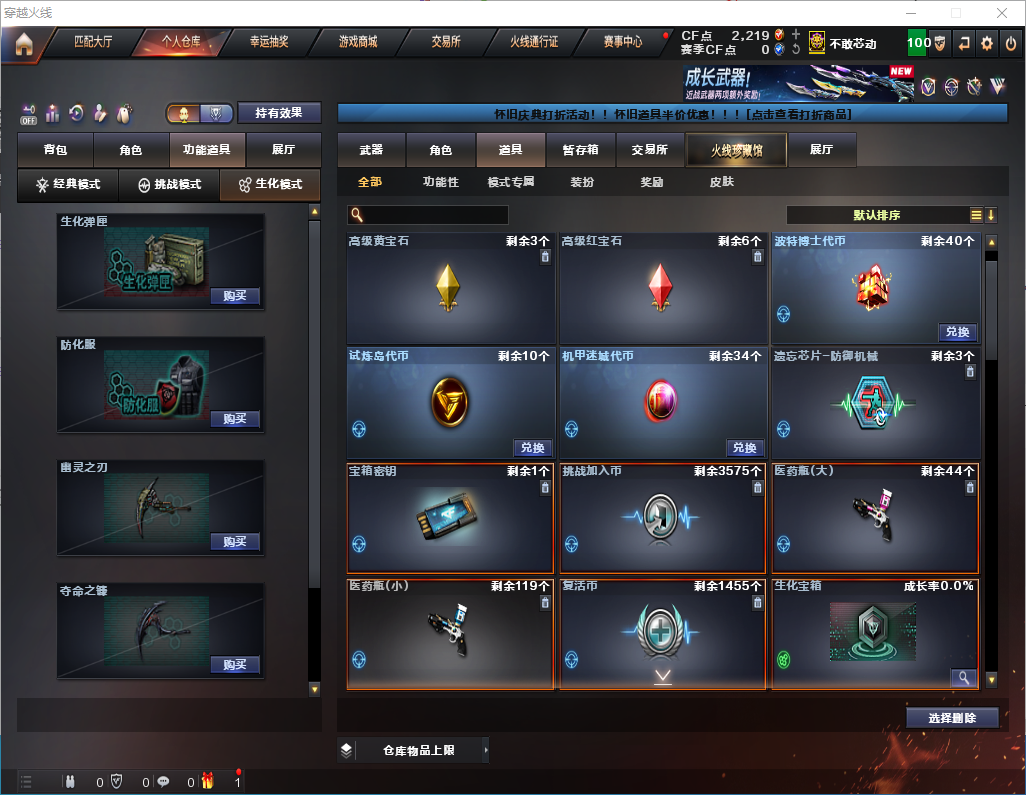Open the 游戏商城 game shop

(357, 42)
